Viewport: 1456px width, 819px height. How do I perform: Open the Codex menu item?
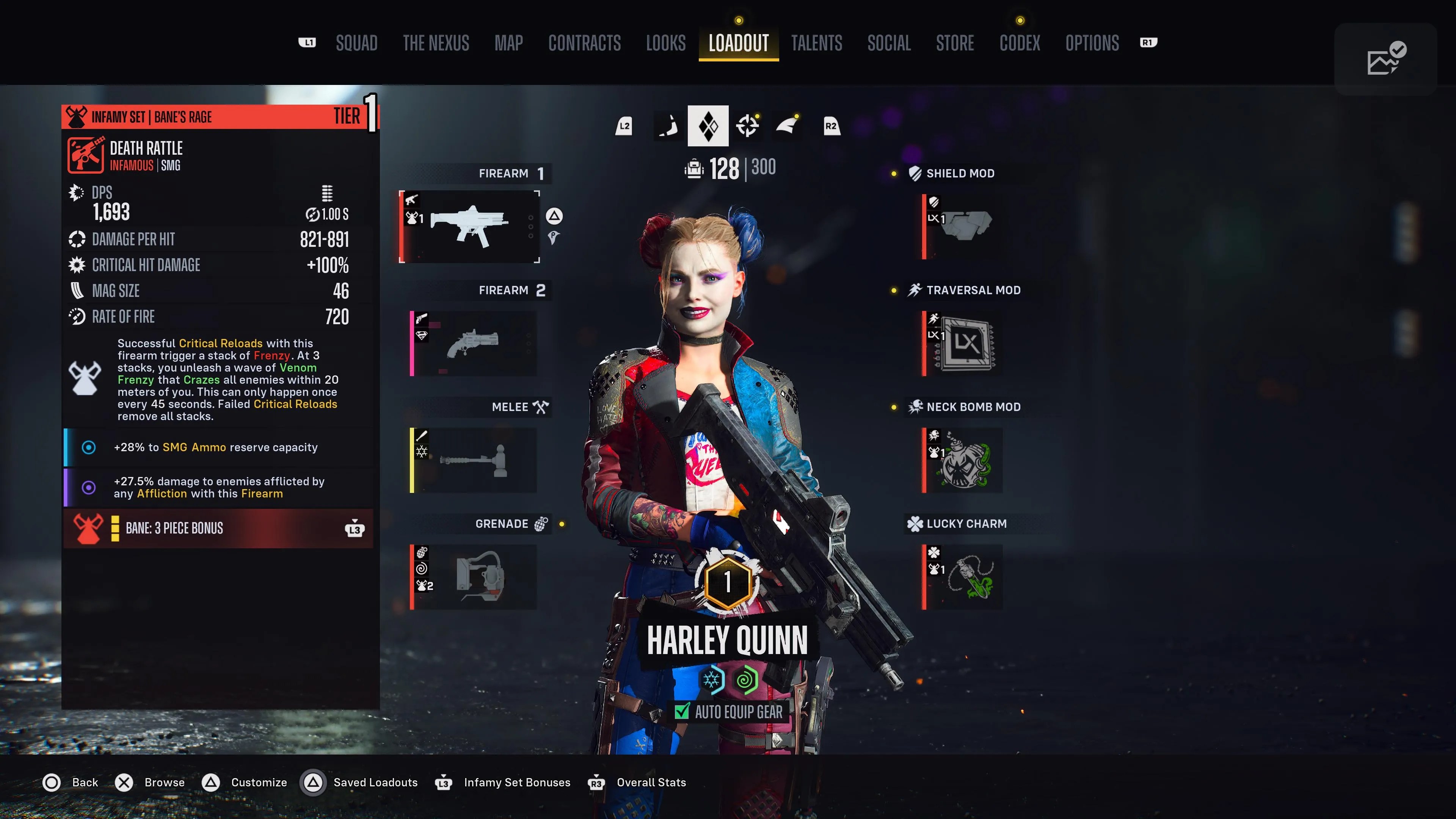1020,44
